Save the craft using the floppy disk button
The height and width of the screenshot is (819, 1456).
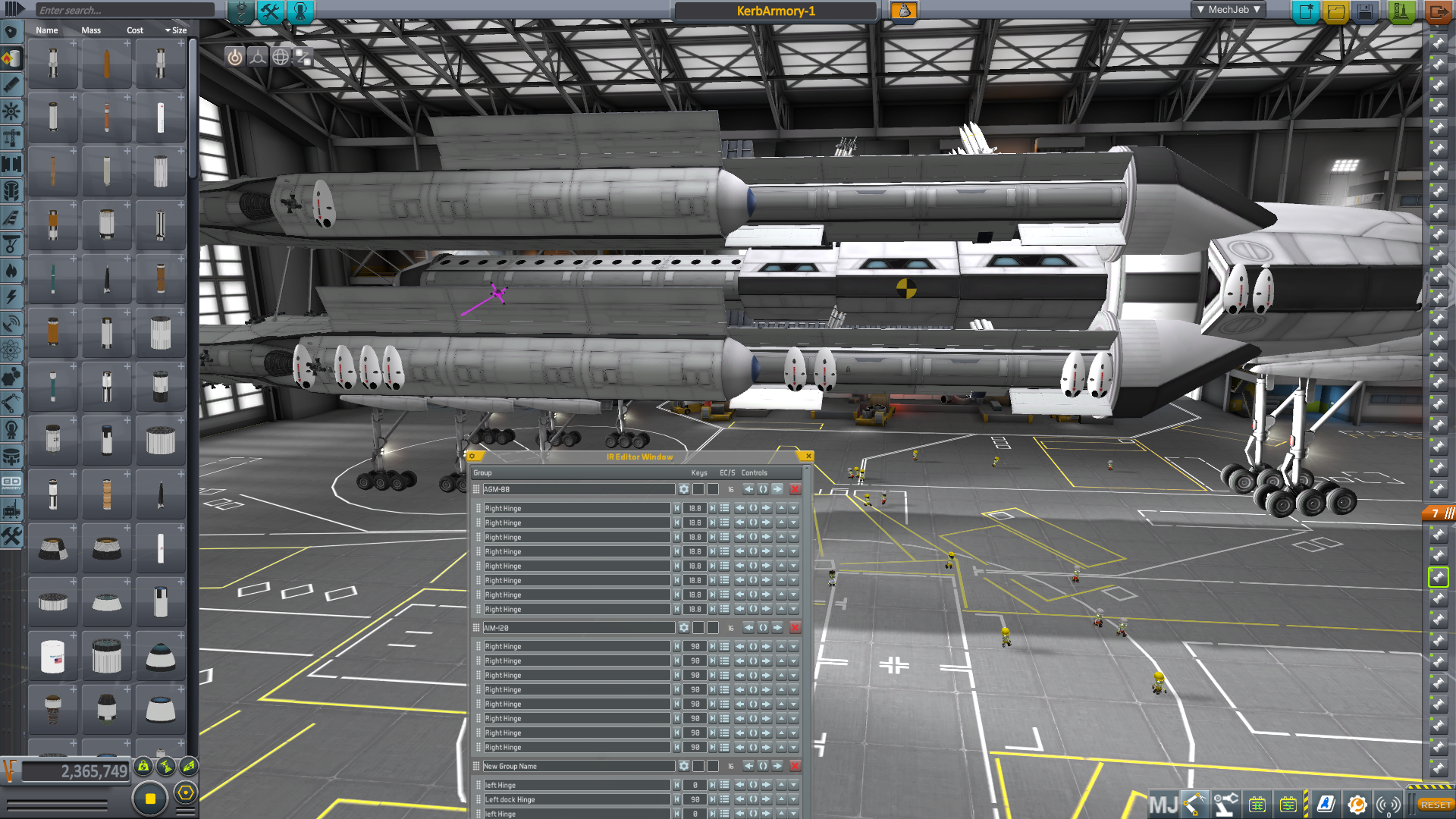click(x=1366, y=11)
